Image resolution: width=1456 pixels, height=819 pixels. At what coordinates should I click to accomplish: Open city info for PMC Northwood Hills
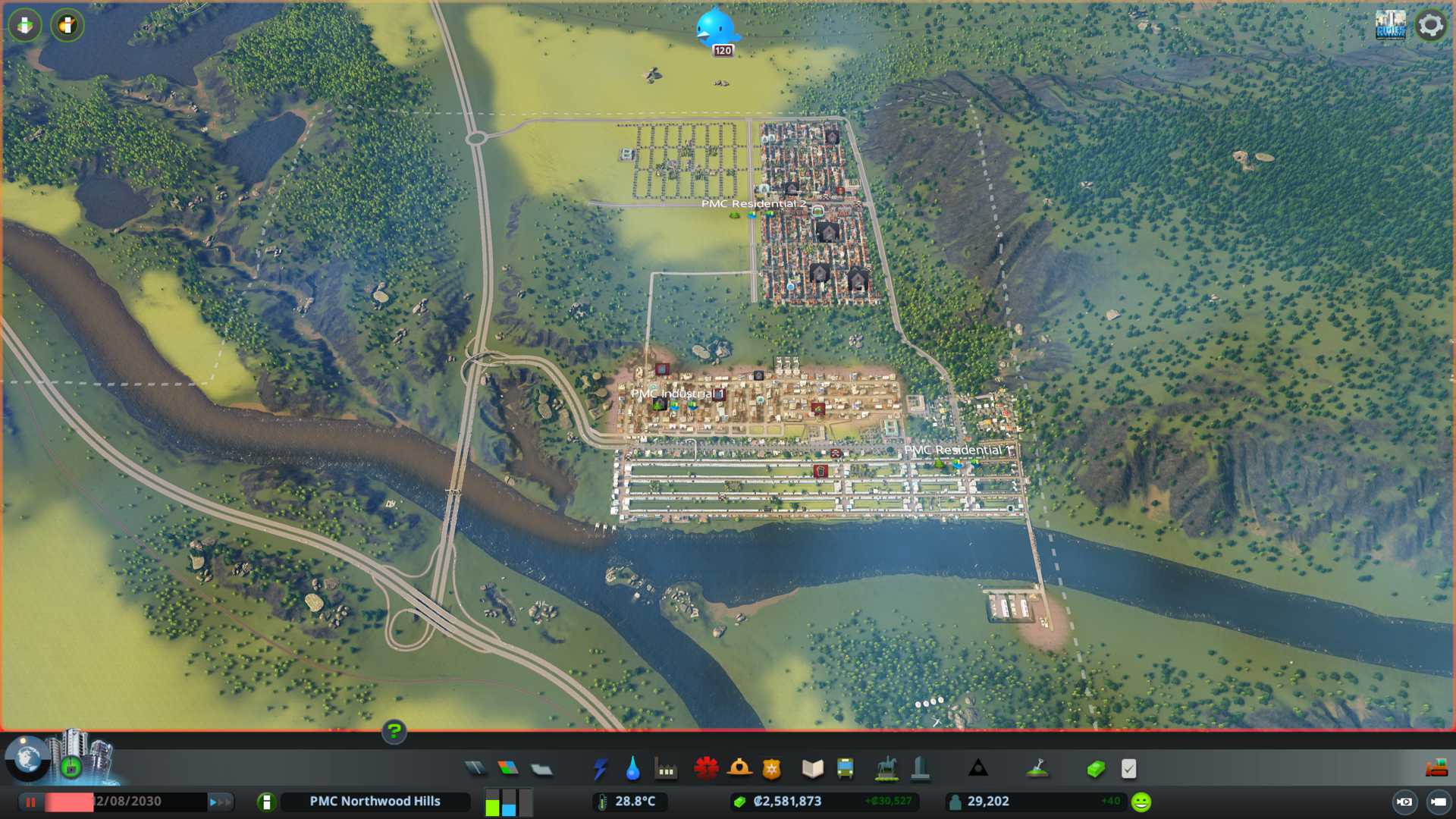(375, 802)
